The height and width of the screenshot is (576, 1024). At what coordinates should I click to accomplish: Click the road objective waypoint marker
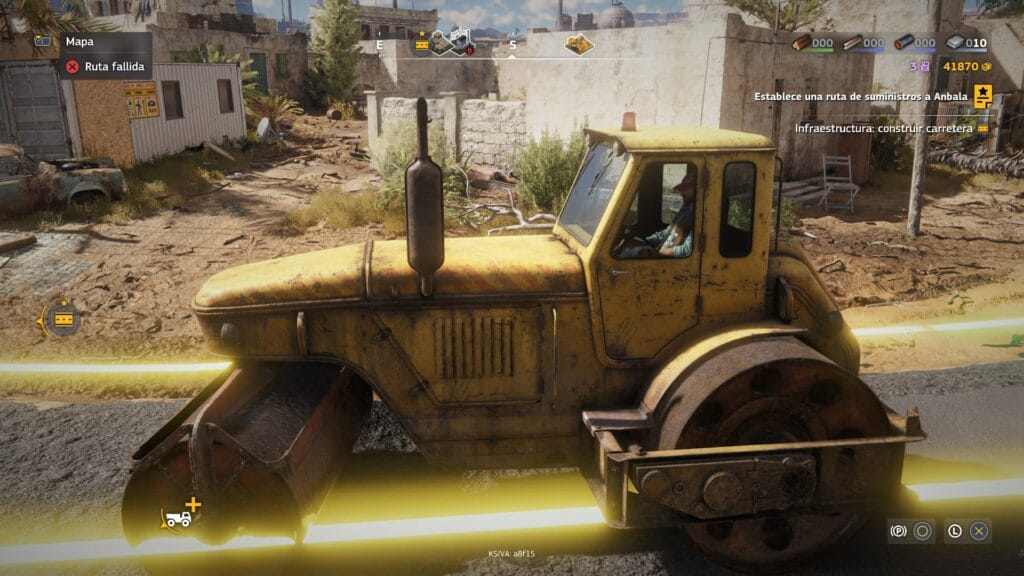tap(62, 319)
